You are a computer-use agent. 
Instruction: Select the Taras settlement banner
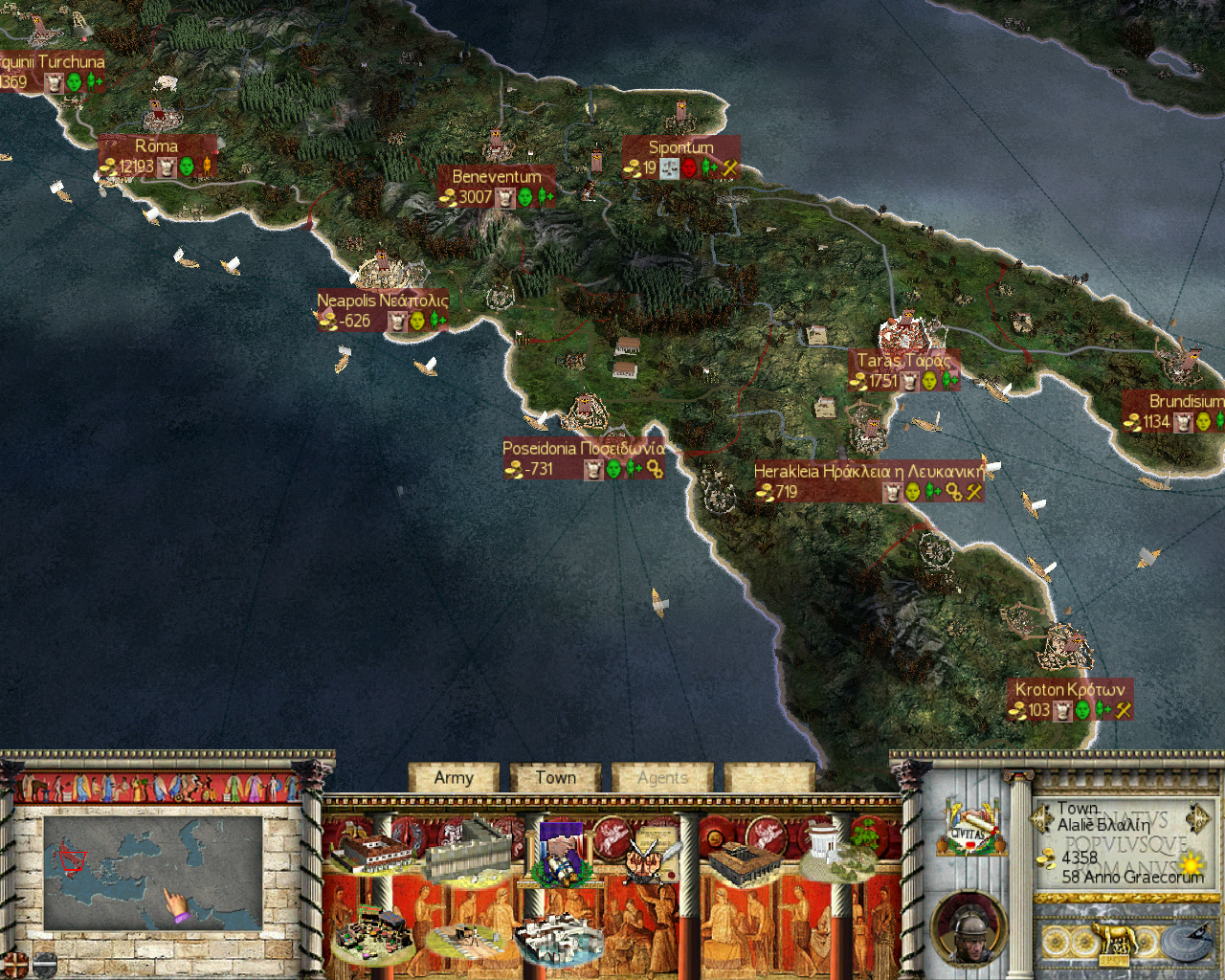(x=902, y=370)
